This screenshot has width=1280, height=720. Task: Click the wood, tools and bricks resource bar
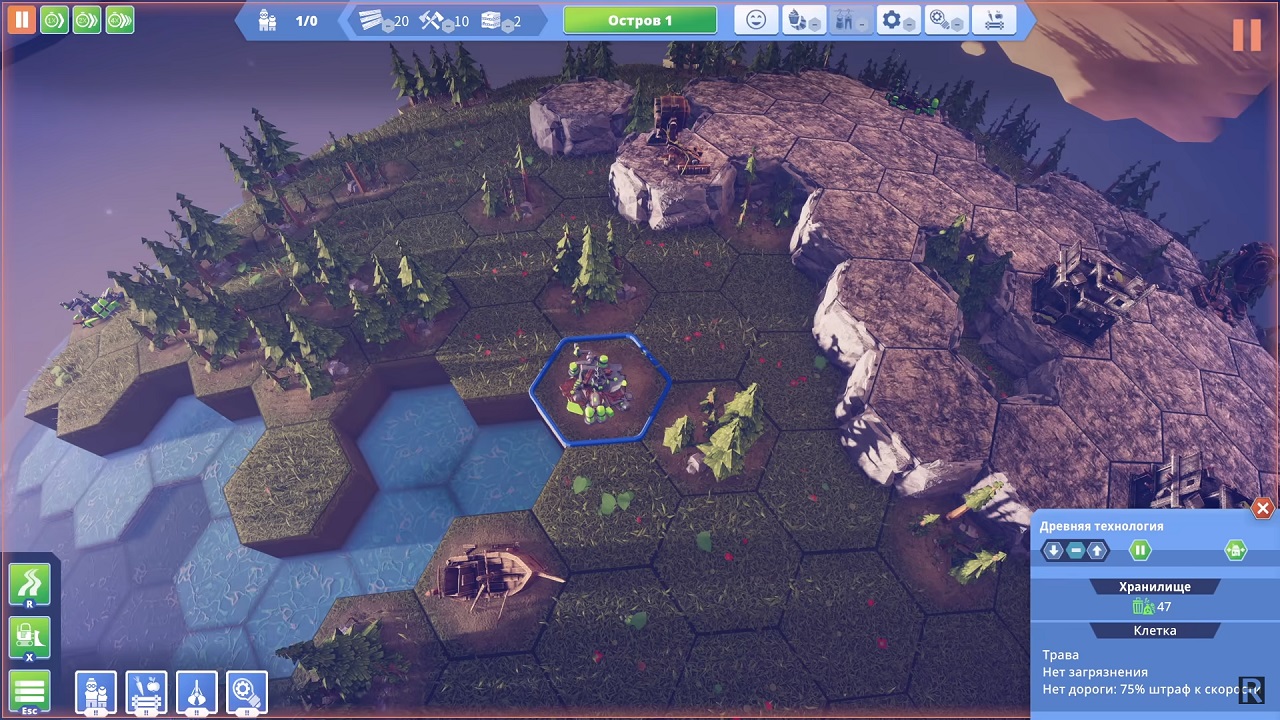pos(446,21)
